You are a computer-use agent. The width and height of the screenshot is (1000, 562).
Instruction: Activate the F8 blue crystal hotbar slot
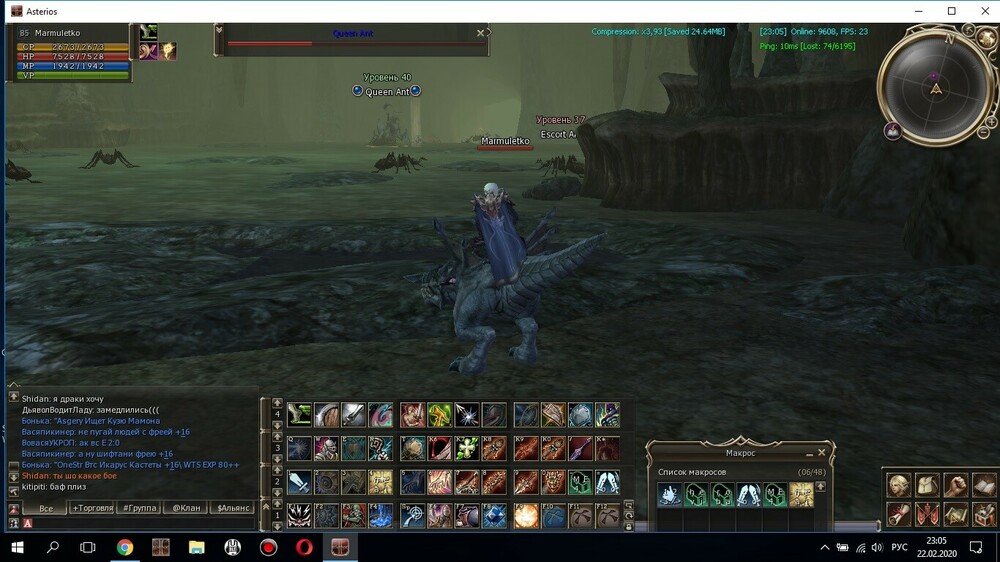pos(495,515)
